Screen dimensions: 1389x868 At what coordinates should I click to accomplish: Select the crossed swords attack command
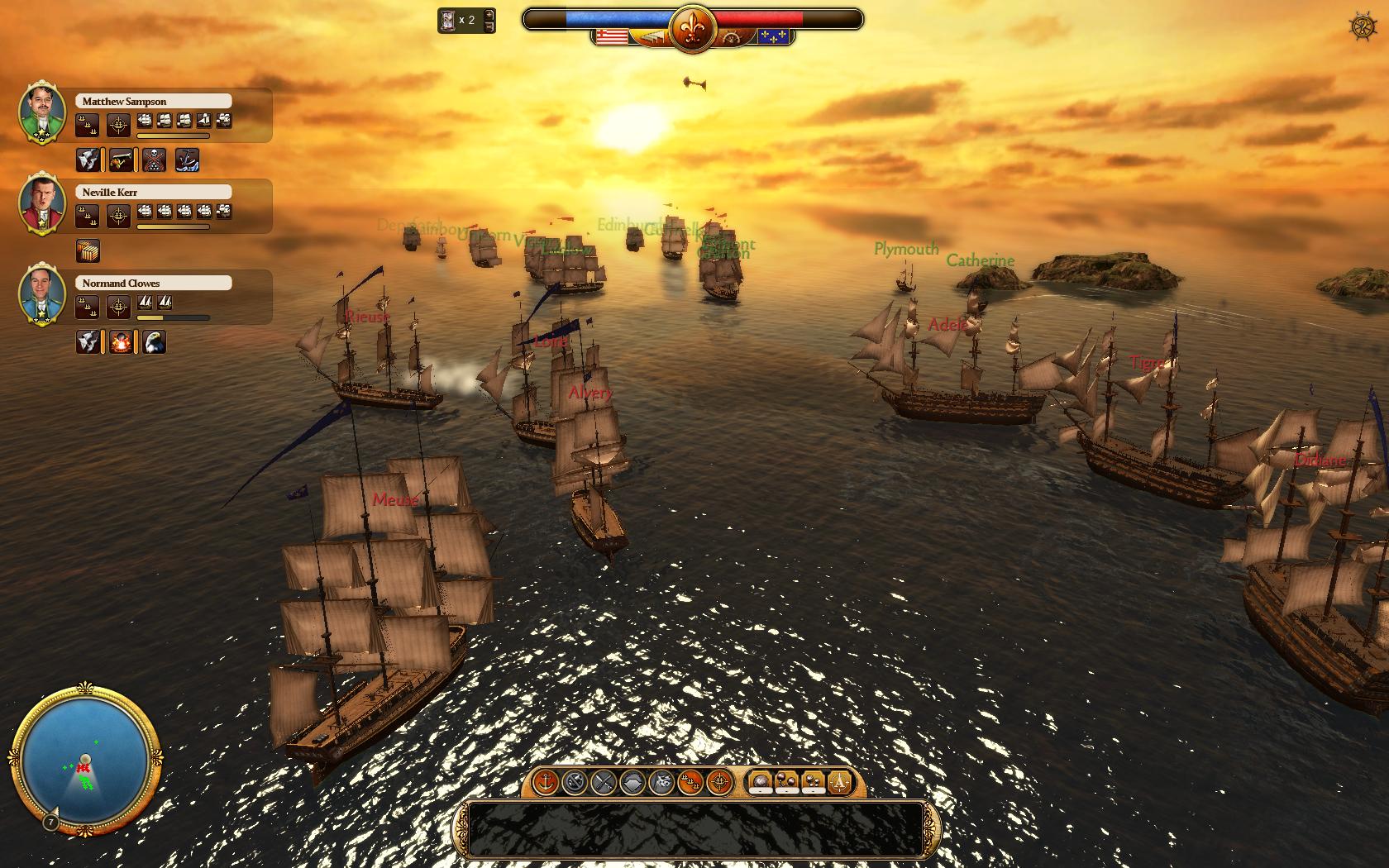point(603,783)
